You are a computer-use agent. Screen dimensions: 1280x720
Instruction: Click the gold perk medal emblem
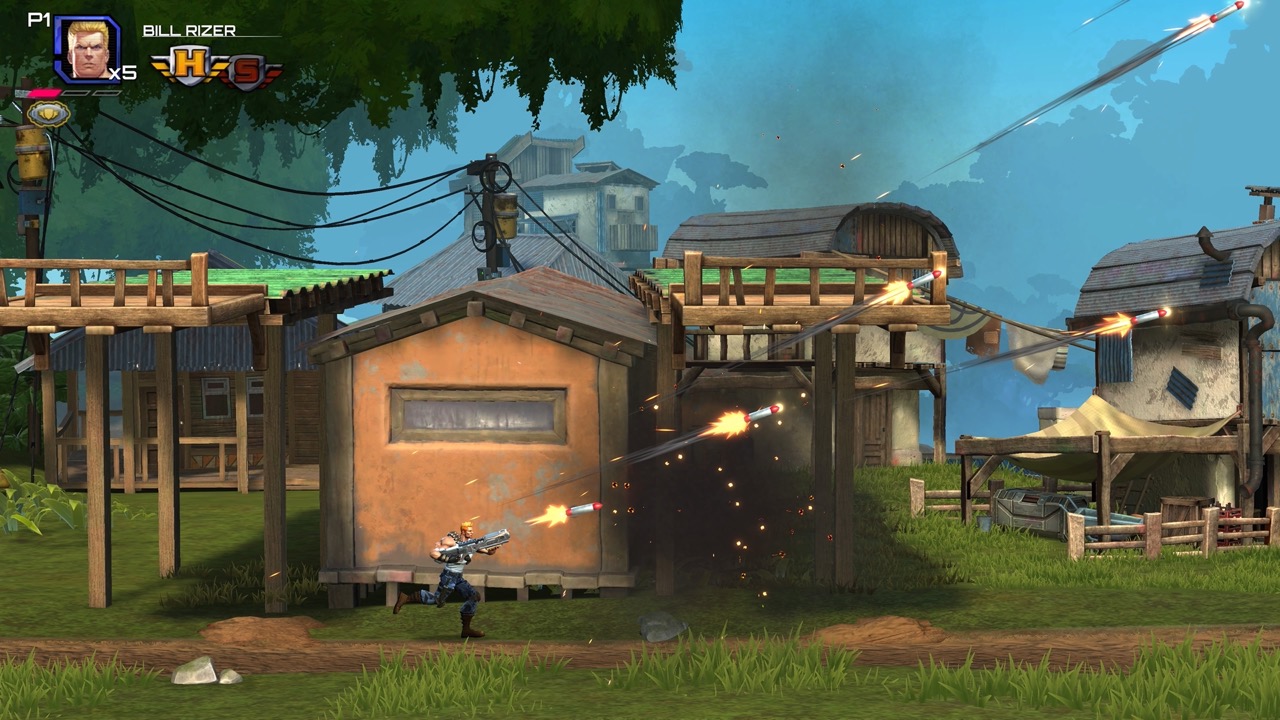[x=48, y=114]
